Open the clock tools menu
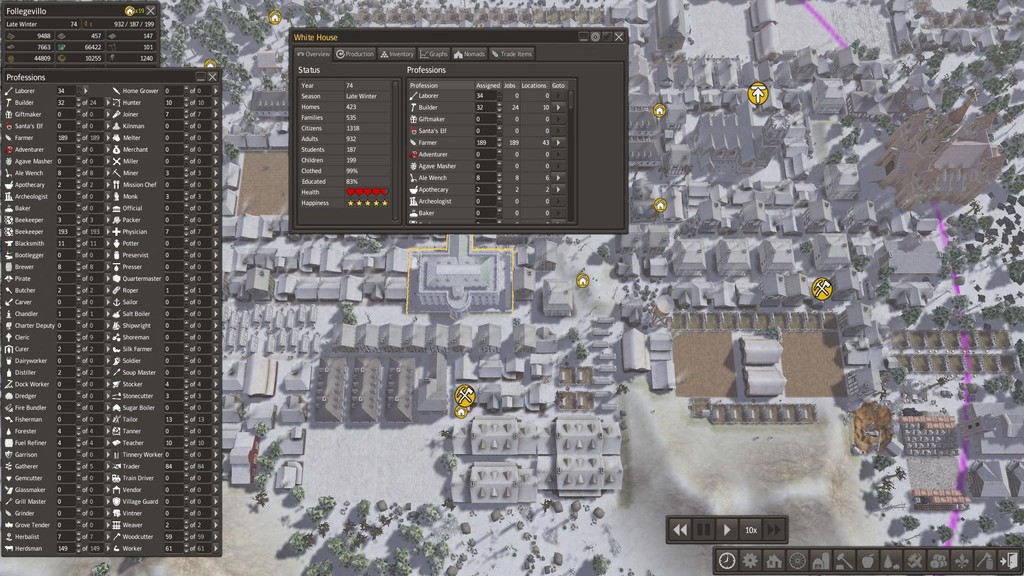The width and height of the screenshot is (1024, 576). click(x=727, y=560)
